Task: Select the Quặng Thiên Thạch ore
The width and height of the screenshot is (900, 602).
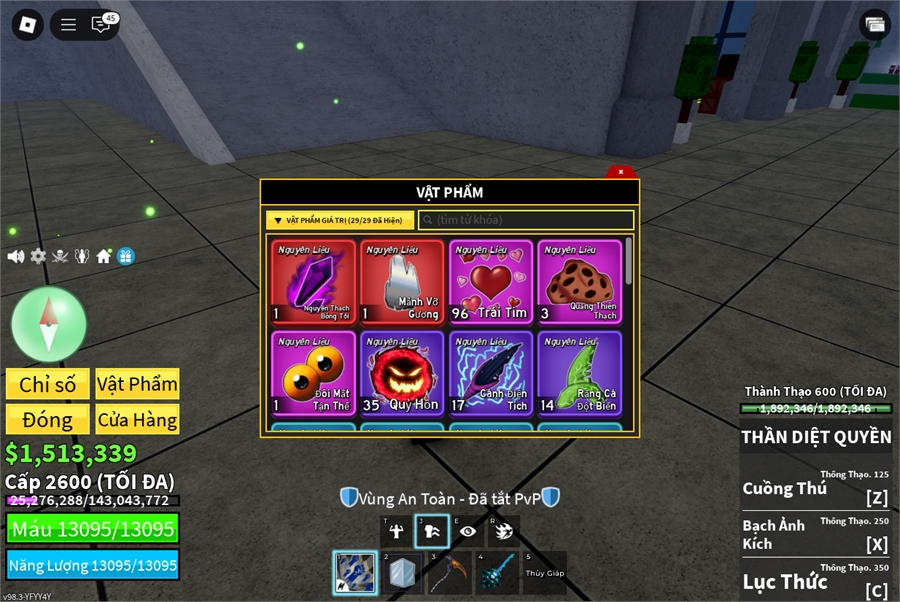Action: pyautogui.click(x=580, y=282)
